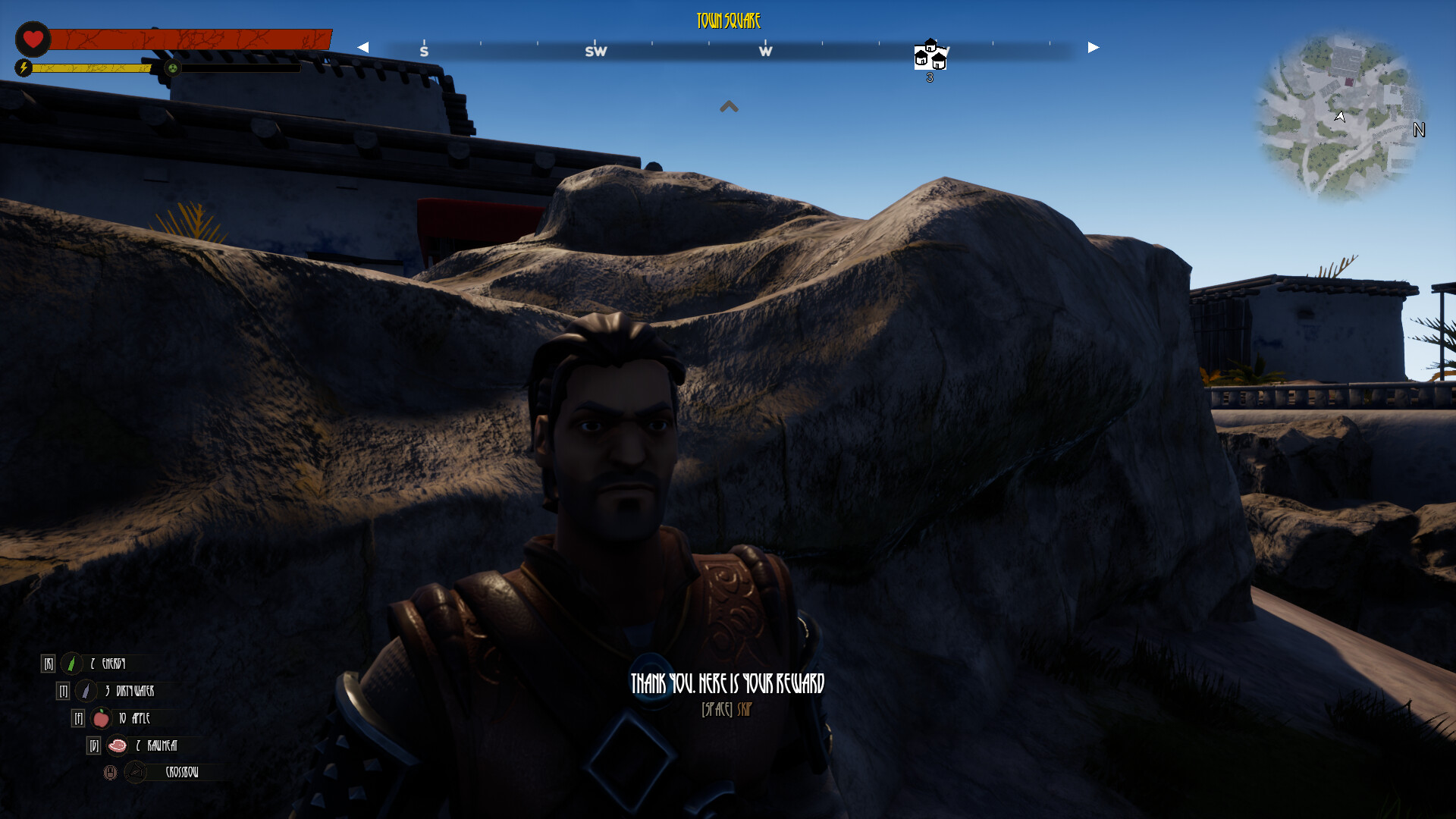
Task: Click the left arrow of the compass bar
Action: point(364,47)
